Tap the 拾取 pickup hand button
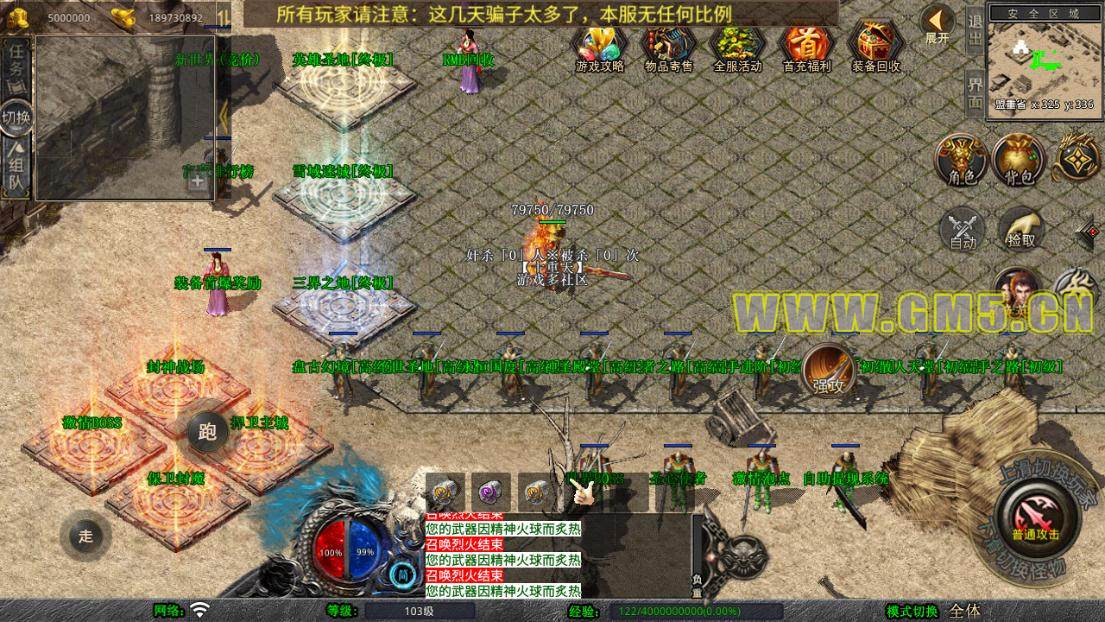The width and height of the screenshot is (1105, 622). 1021,229
